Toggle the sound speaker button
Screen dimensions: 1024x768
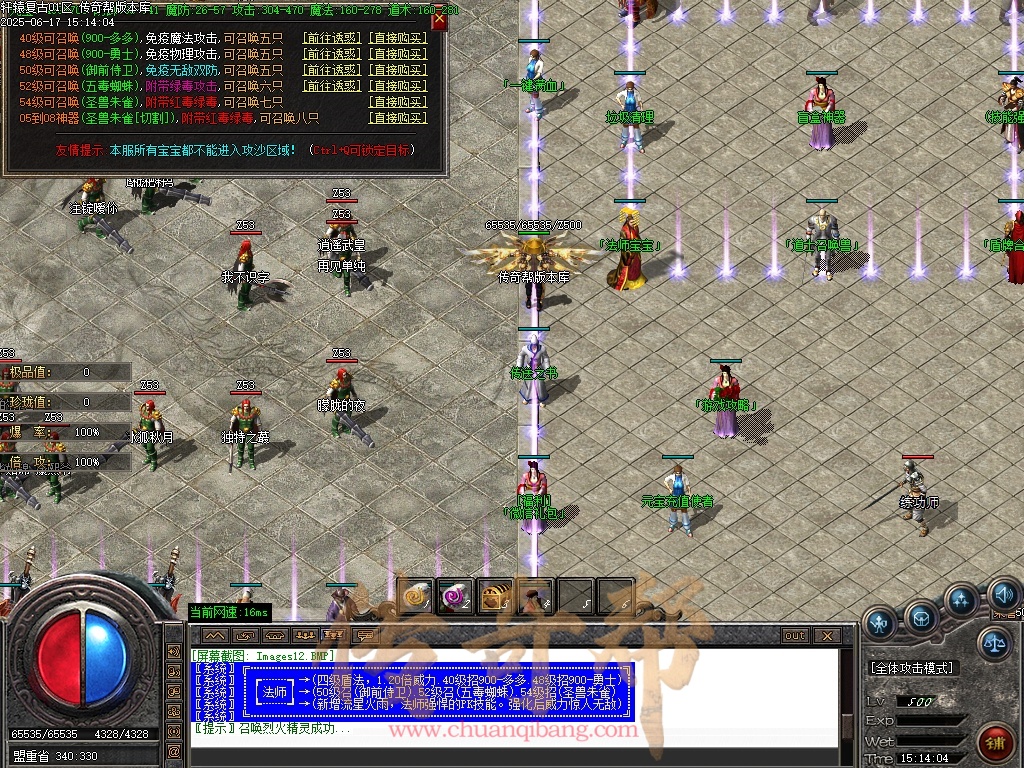click(1003, 597)
